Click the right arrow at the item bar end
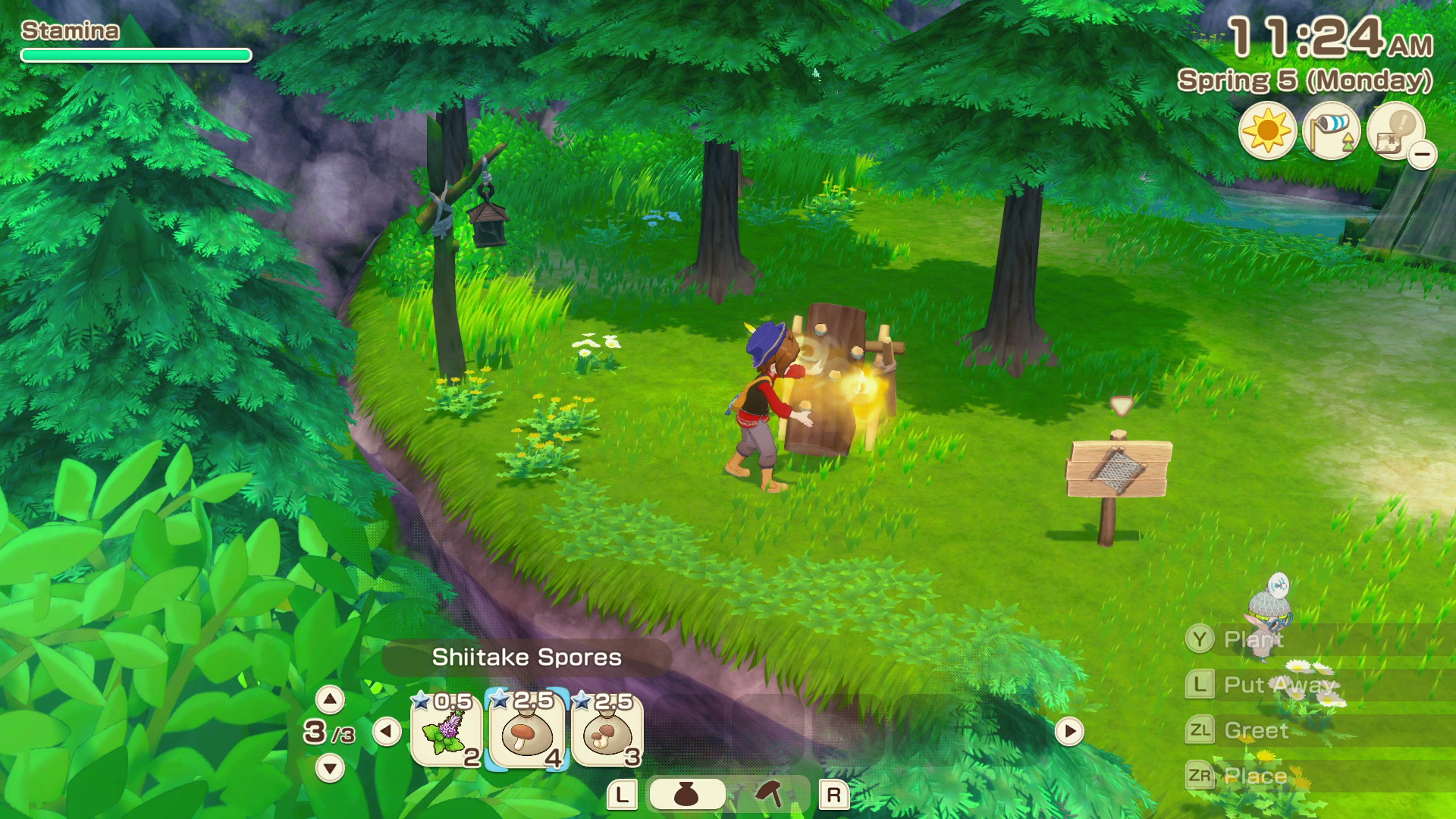Viewport: 1456px width, 819px height. point(1069,732)
